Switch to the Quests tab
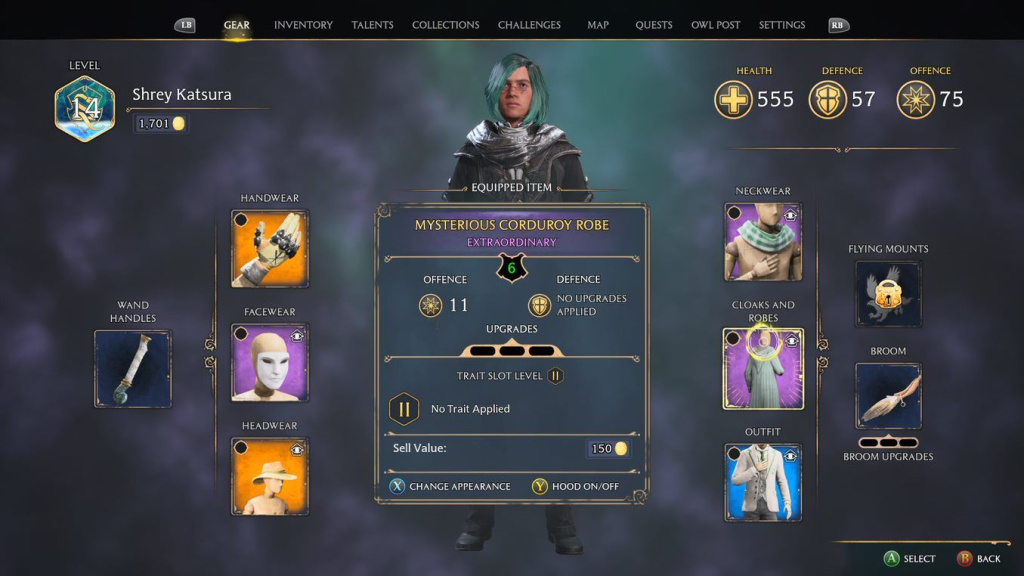This screenshot has width=1024, height=576. [x=654, y=25]
